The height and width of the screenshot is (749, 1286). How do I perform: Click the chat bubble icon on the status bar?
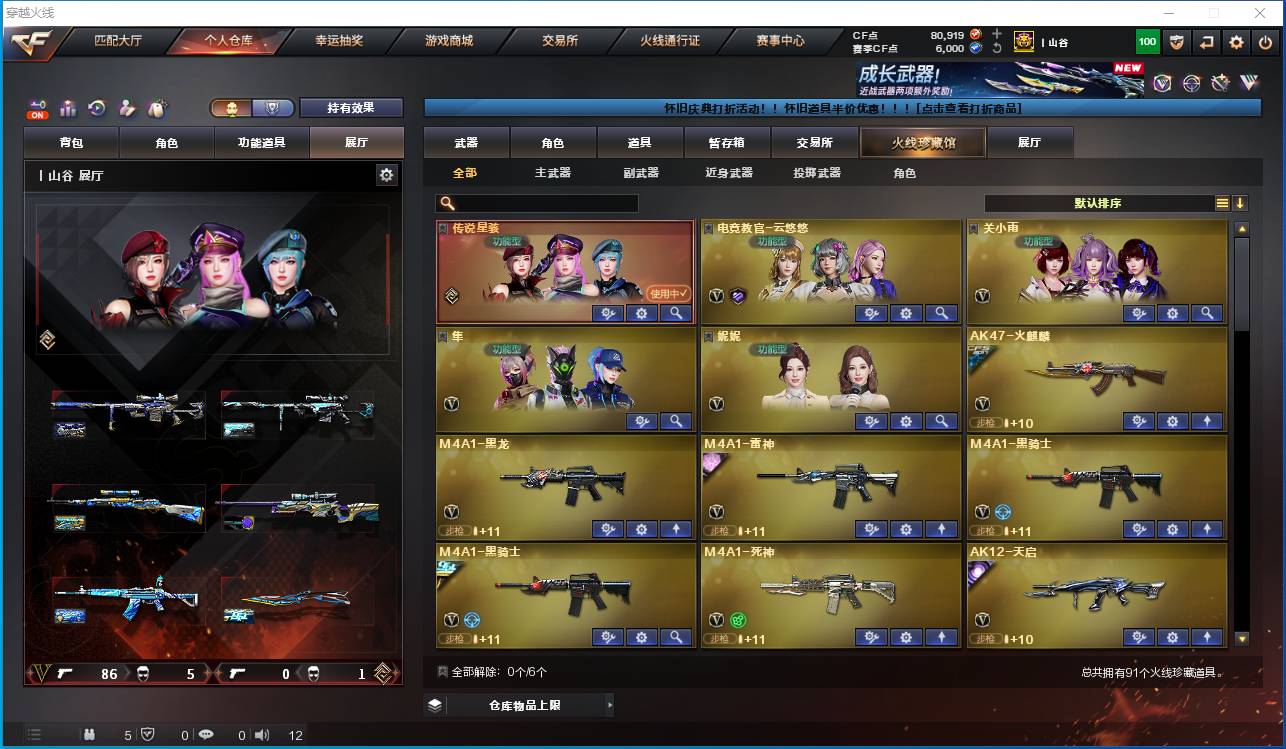tap(206, 735)
